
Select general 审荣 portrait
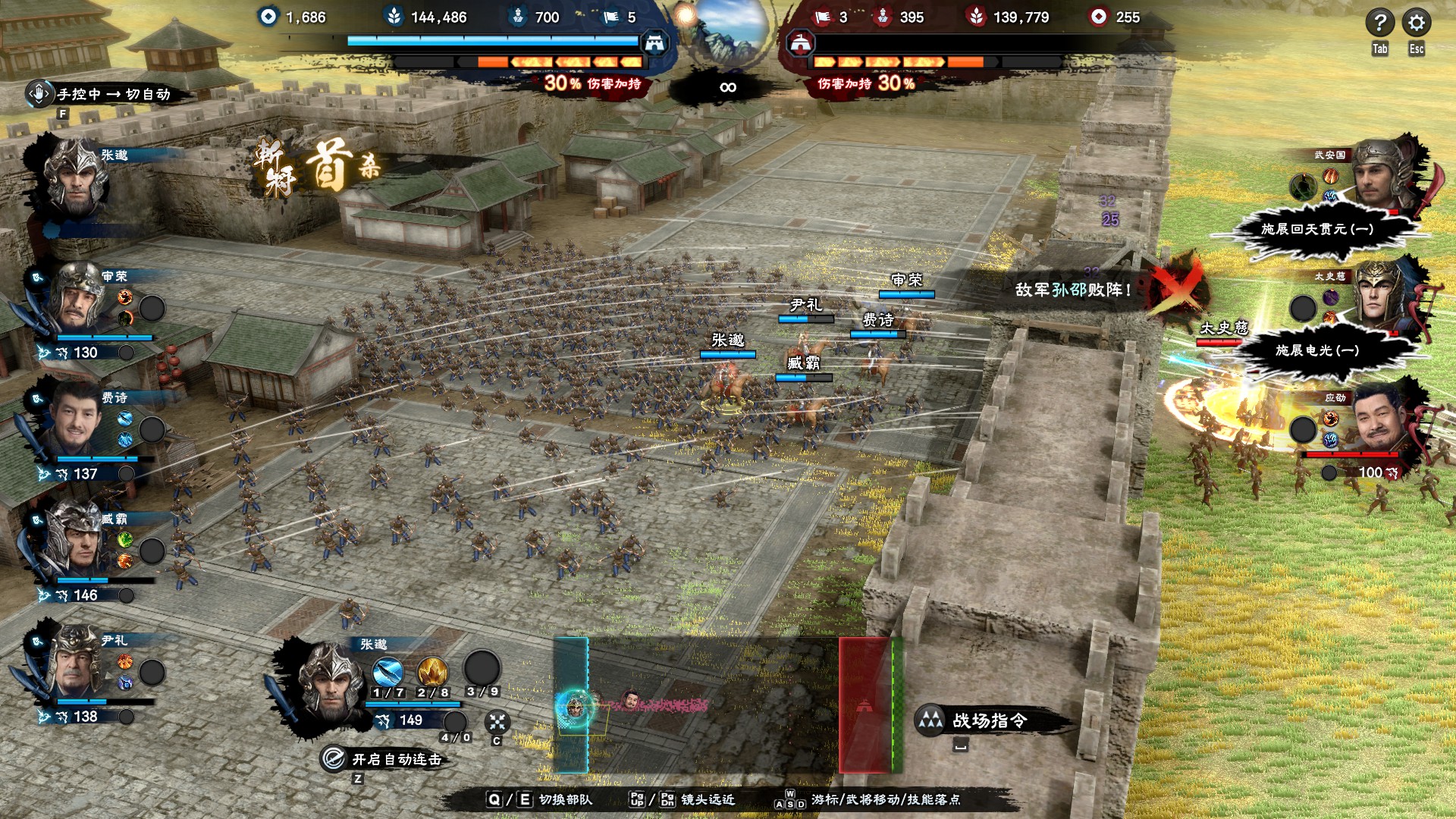[x=76, y=300]
